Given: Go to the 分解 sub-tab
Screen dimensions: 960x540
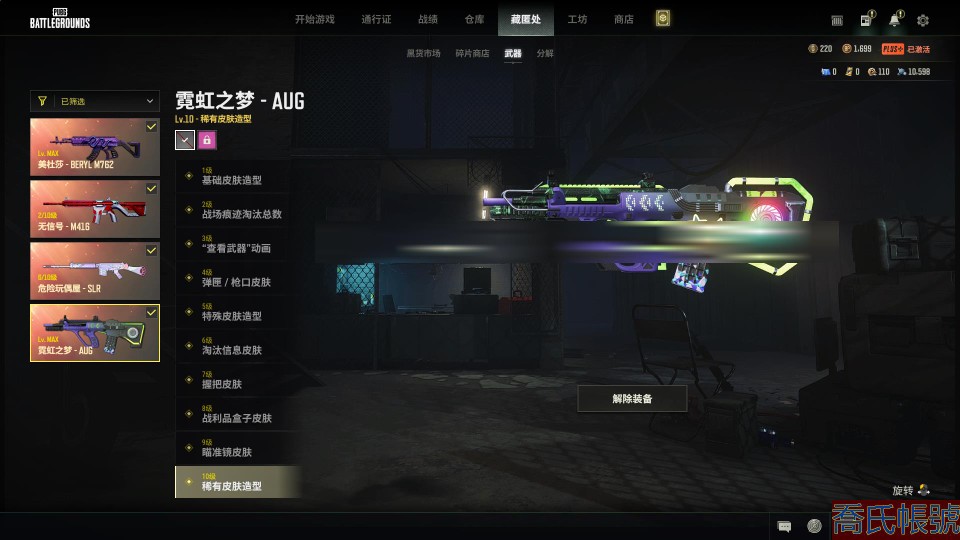Looking at the screenshot, I should click(544, 53).
